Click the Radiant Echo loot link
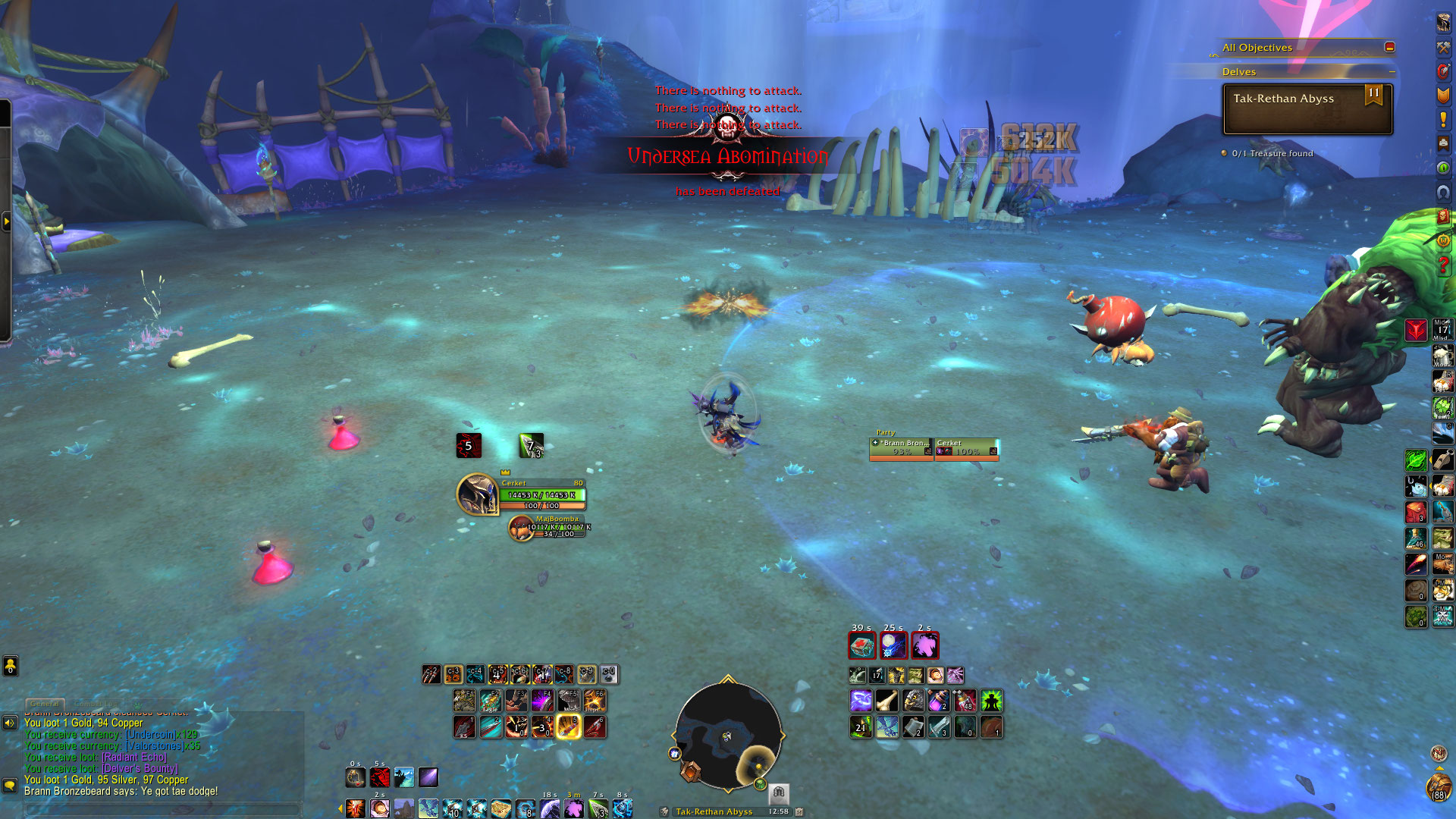The width and height of the screenshot is (1456, 819). [x=134, y=757]
